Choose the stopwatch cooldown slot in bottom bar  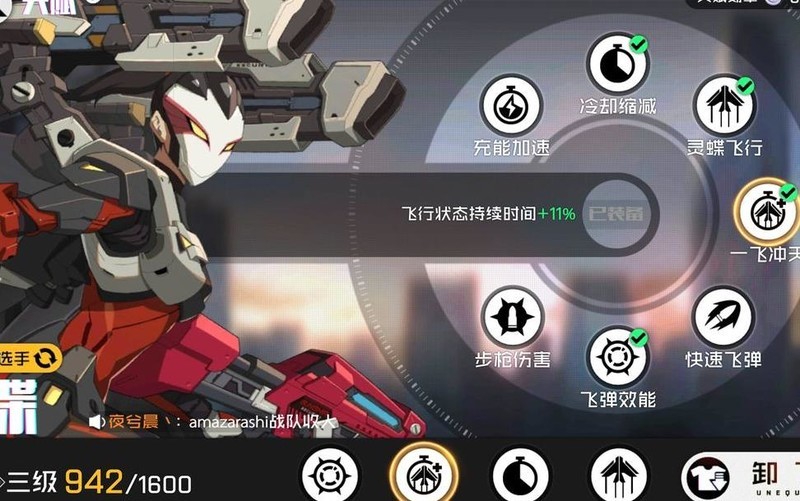(x=520, y=475)
